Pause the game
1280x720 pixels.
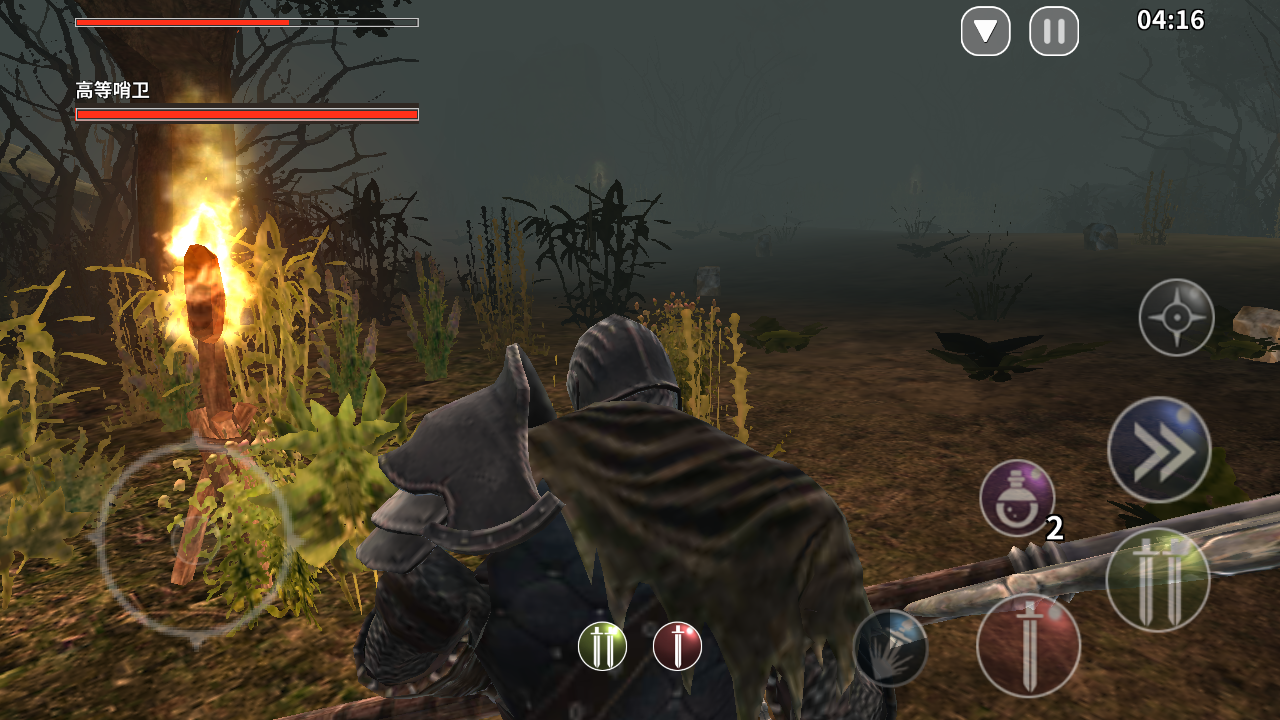tap(1054, 31)
